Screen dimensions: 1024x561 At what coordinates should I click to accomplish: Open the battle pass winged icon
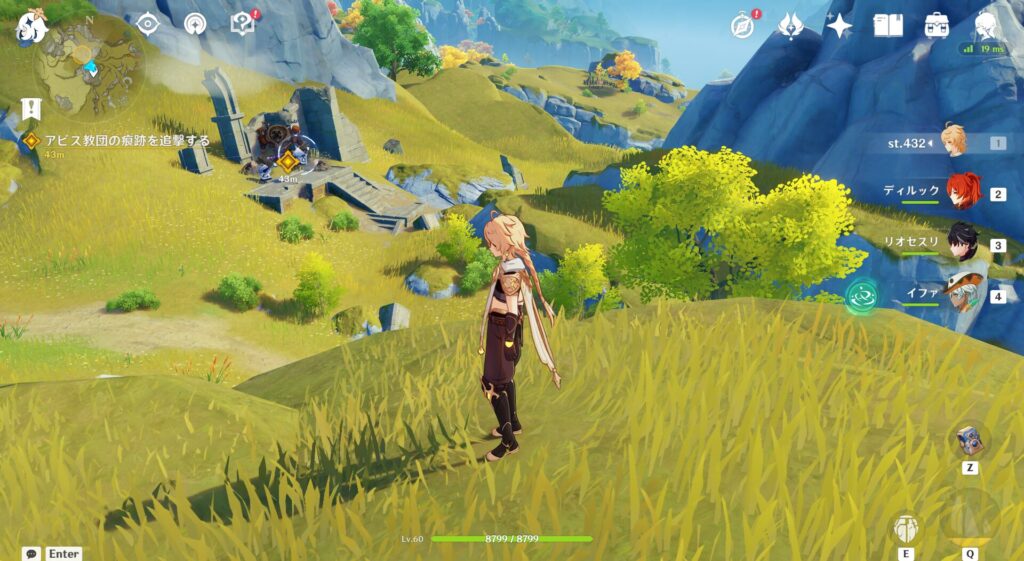791,26
